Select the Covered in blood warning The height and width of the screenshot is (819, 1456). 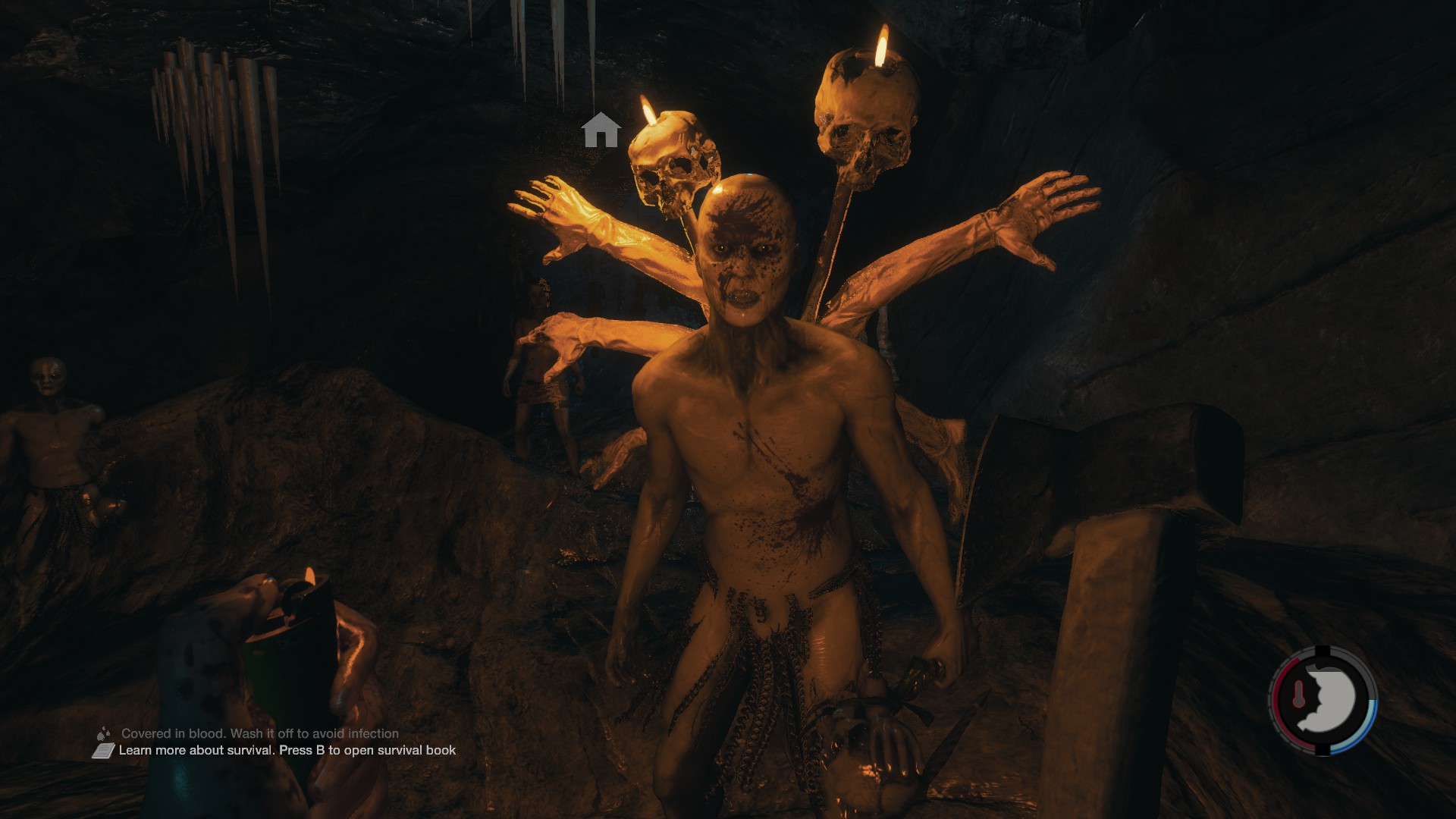point(259,733)
